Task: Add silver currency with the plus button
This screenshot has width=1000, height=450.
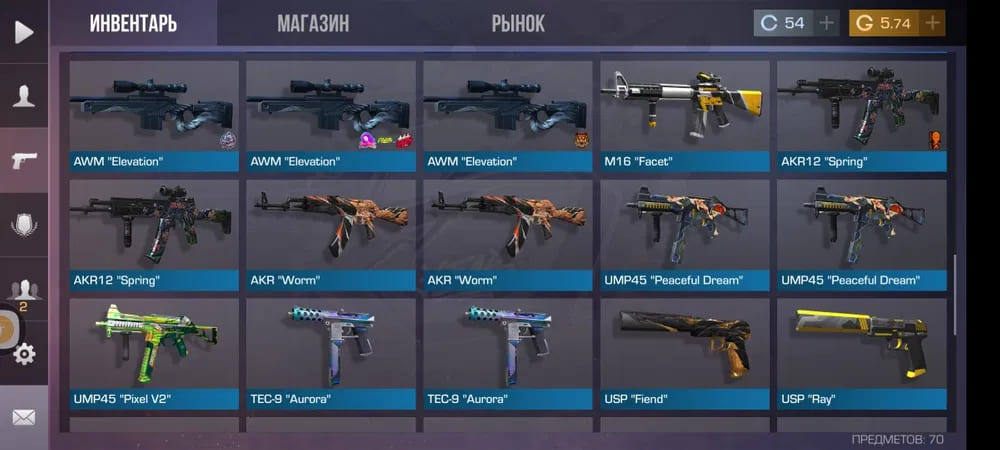Action: coord(826,23)
